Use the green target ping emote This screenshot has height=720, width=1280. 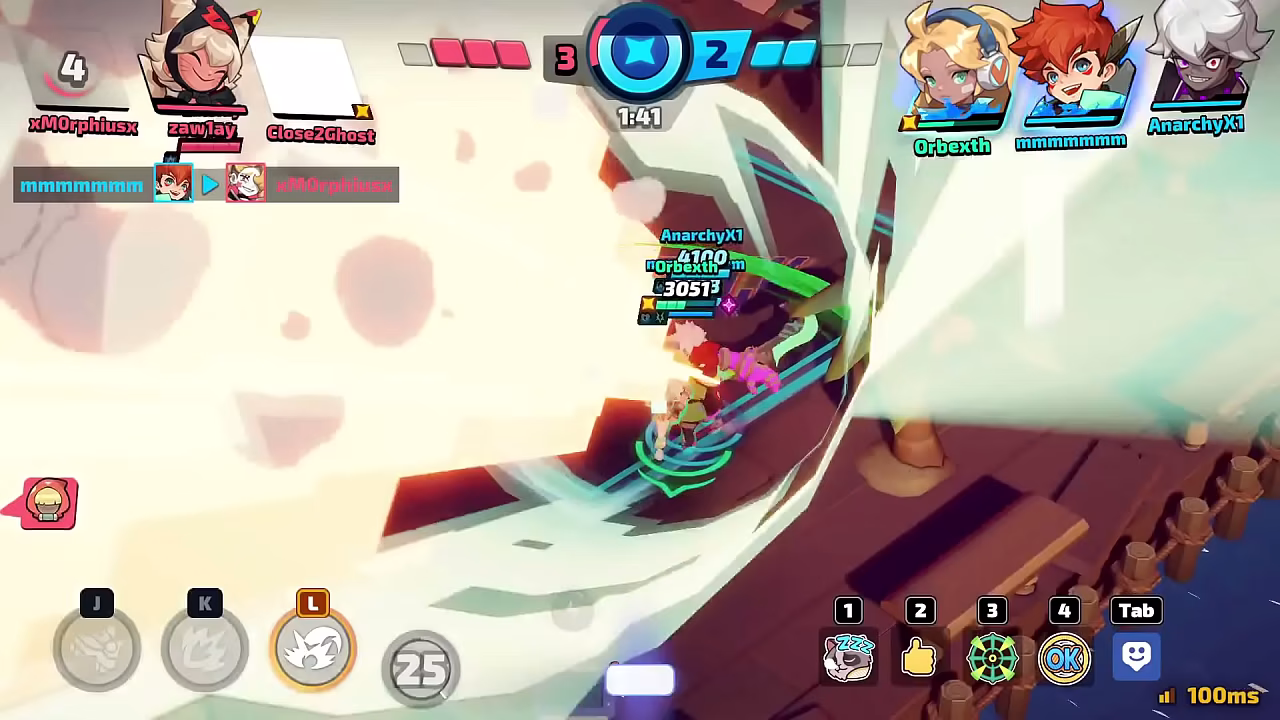992,657
